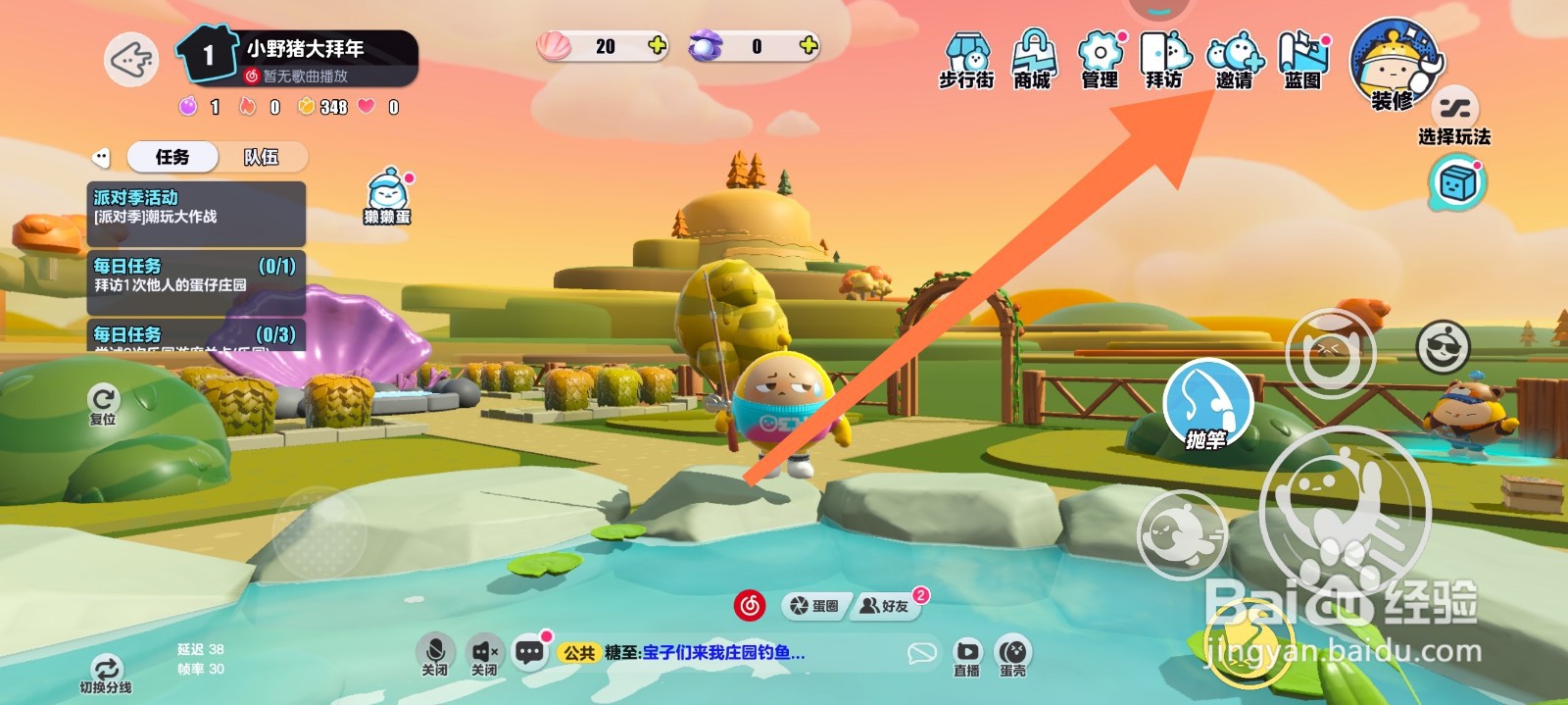Open the 管理 management settings

tap(1100, 60)
